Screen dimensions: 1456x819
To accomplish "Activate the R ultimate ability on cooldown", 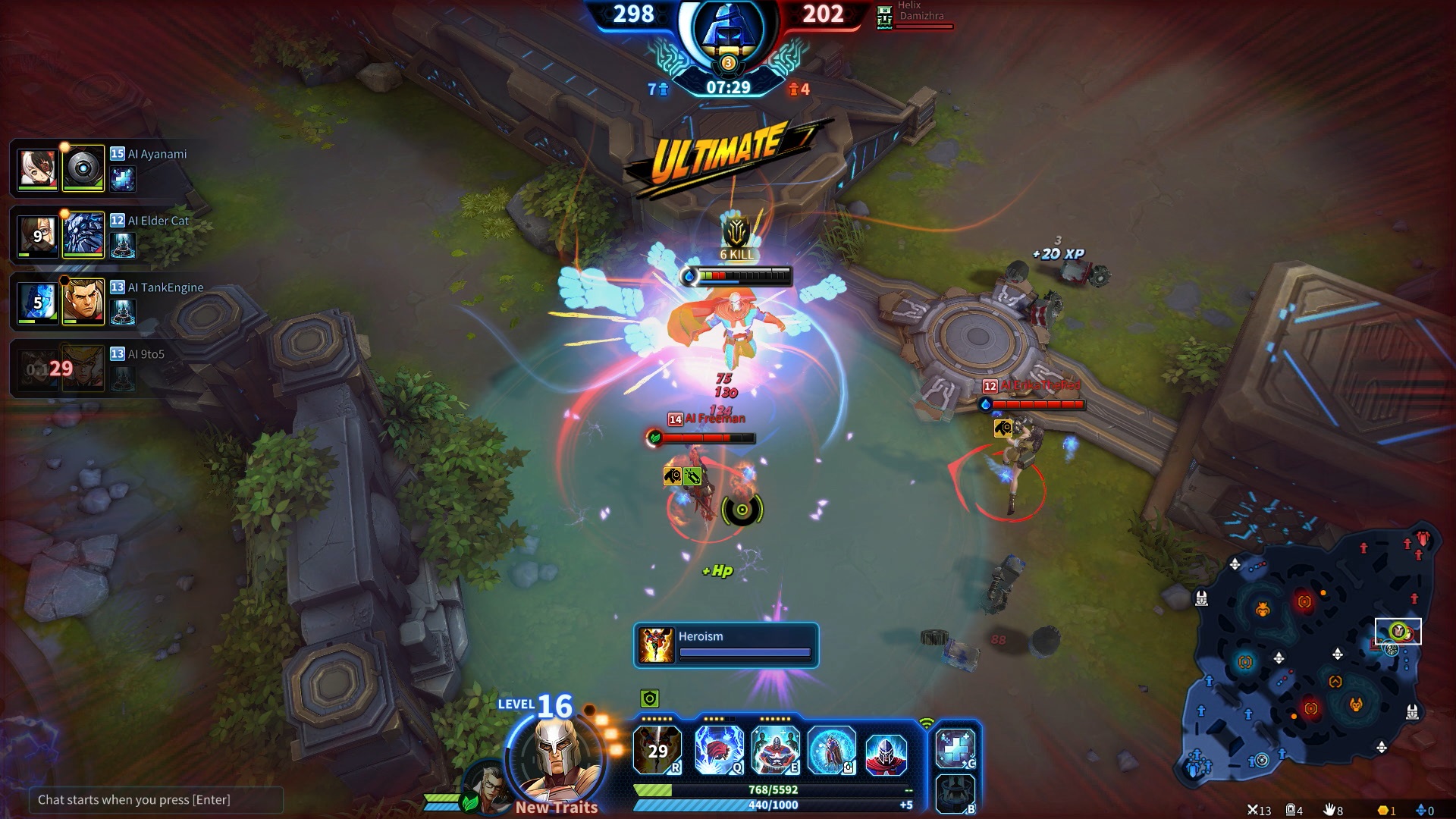I will (657, 749).
